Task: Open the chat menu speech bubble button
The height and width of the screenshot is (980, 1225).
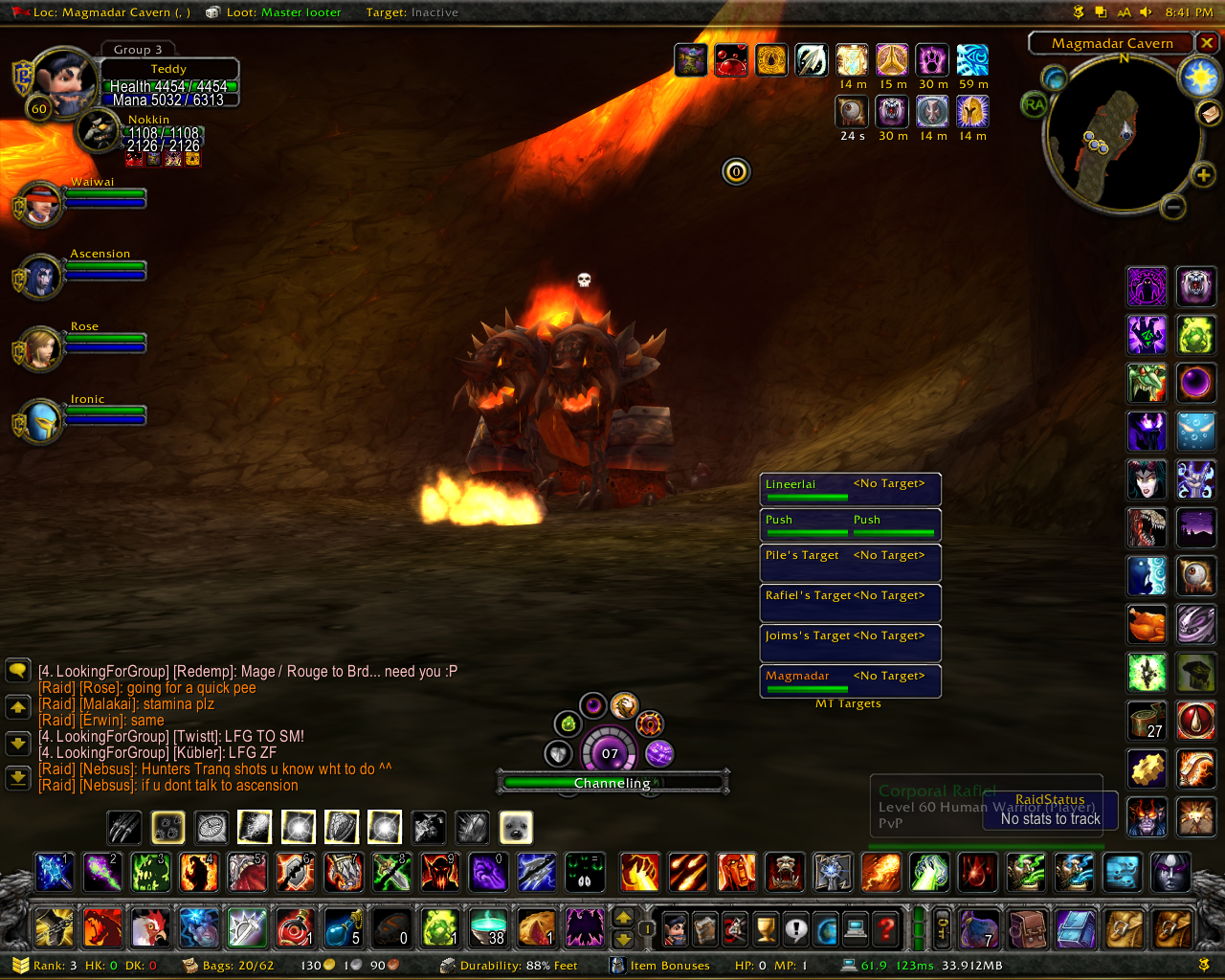Action: (x=17, y=670)
